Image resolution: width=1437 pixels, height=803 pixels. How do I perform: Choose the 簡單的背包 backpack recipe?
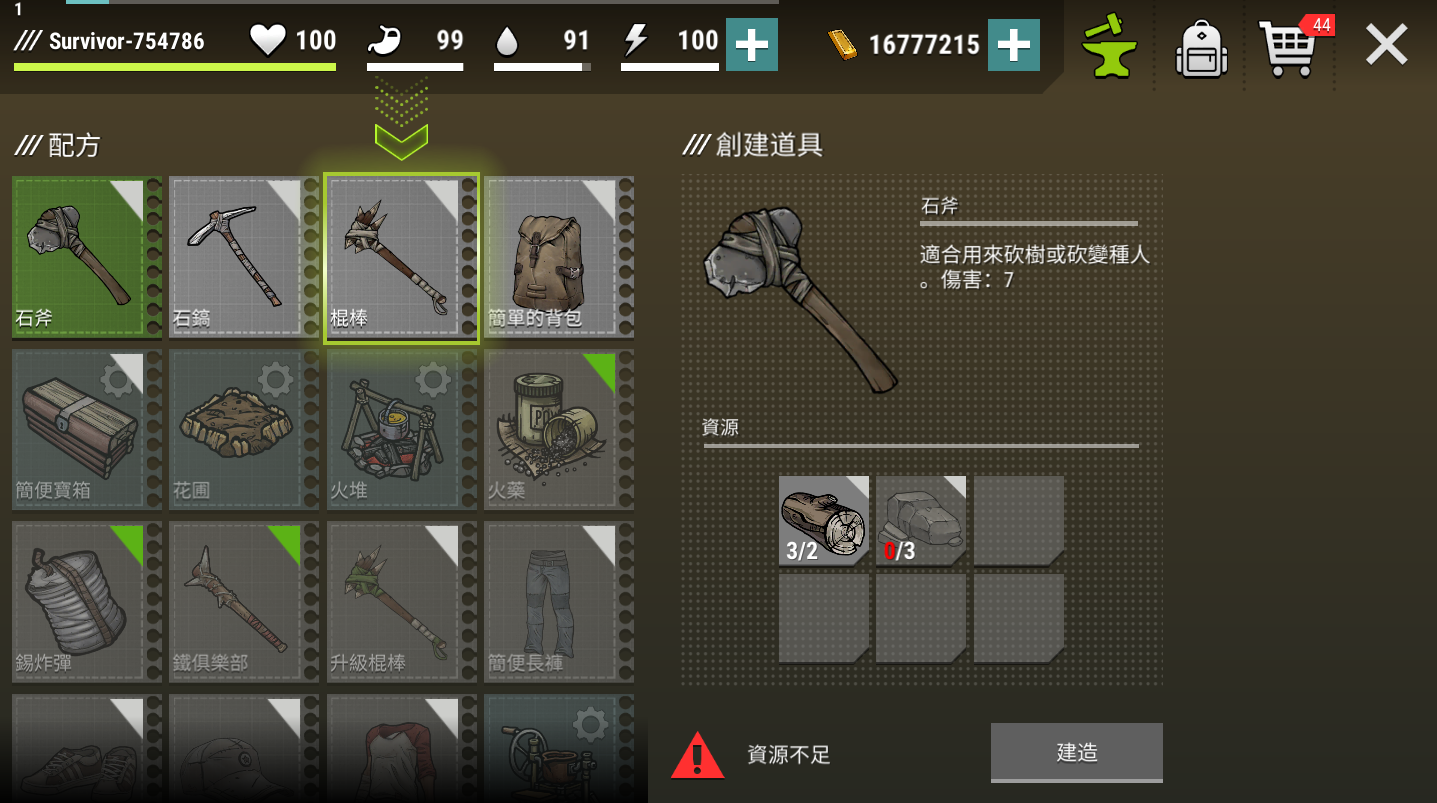(x=558, y=257)
